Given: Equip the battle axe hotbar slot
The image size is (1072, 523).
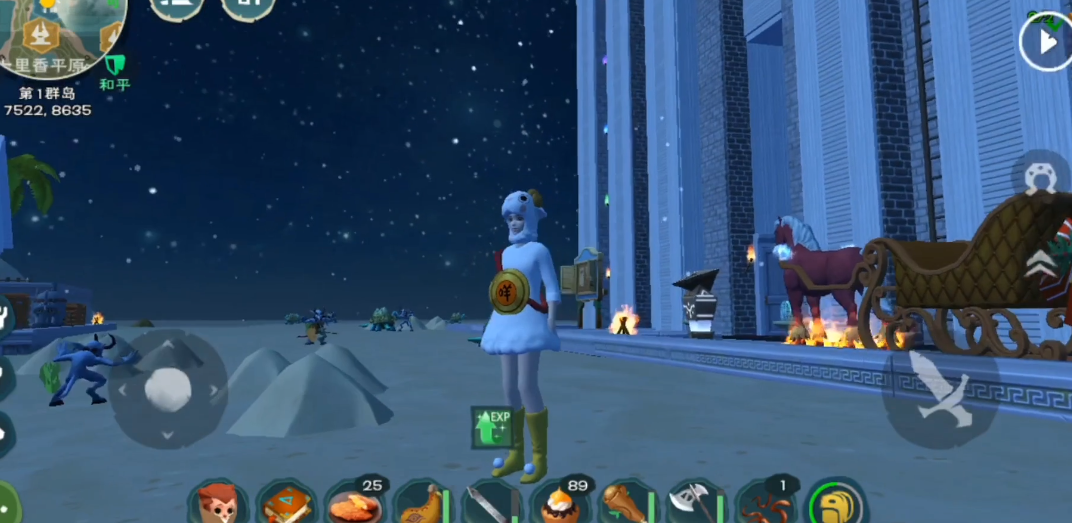Looking at the screenshot, I should 695,503.
